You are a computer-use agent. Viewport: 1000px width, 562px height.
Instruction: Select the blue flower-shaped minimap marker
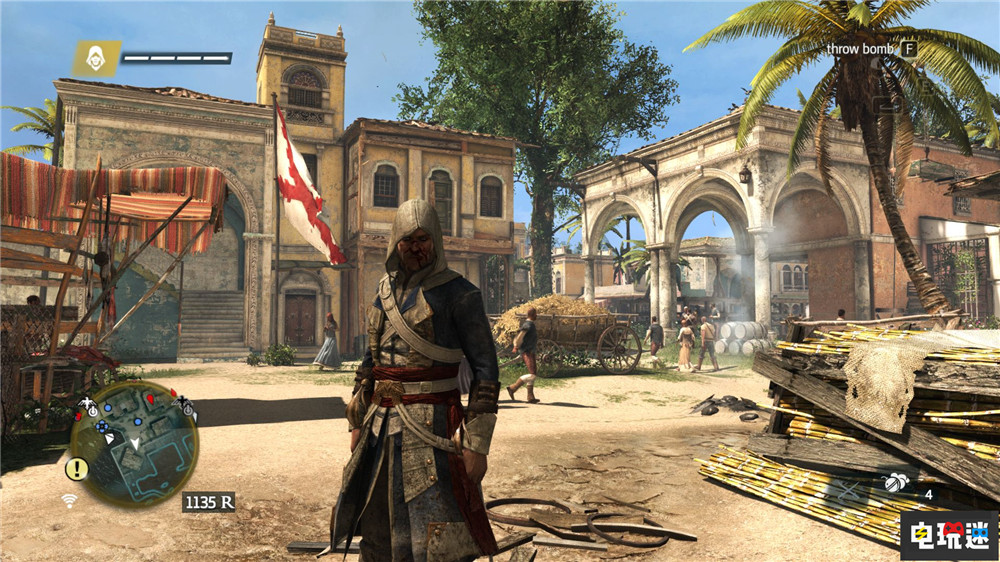tap(103, 427)
